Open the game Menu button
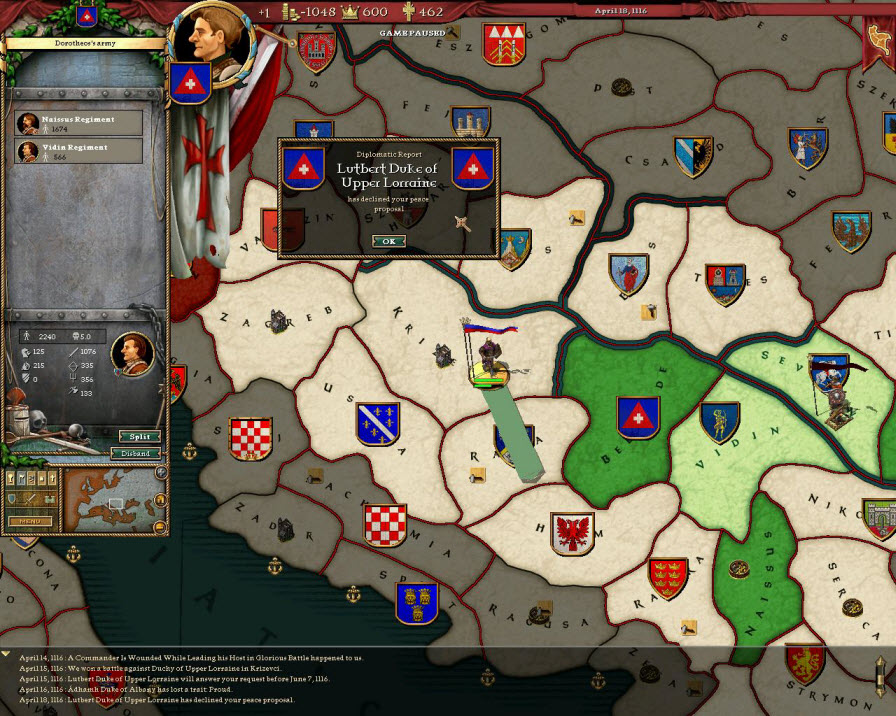896x716 pixels. [29, 521]
